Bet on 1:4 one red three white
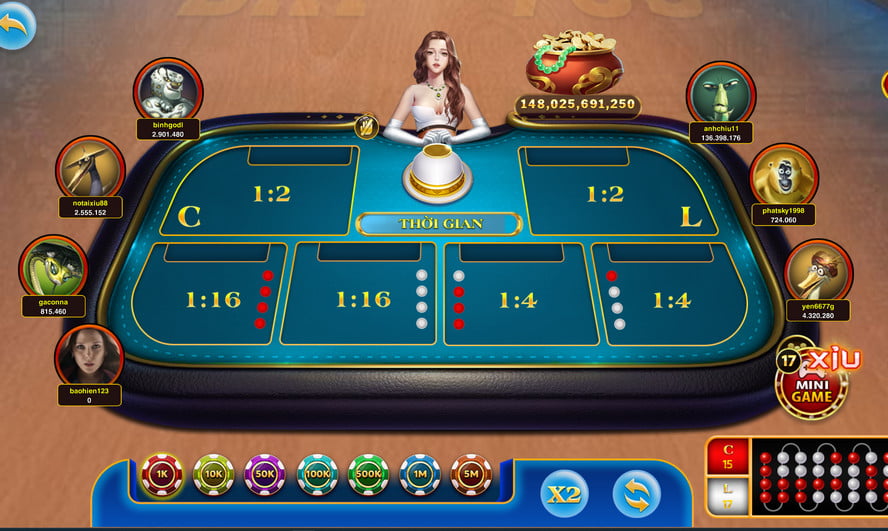Image resolution: width=888 pixels, height=531 pixels. [x=671, y=298]
